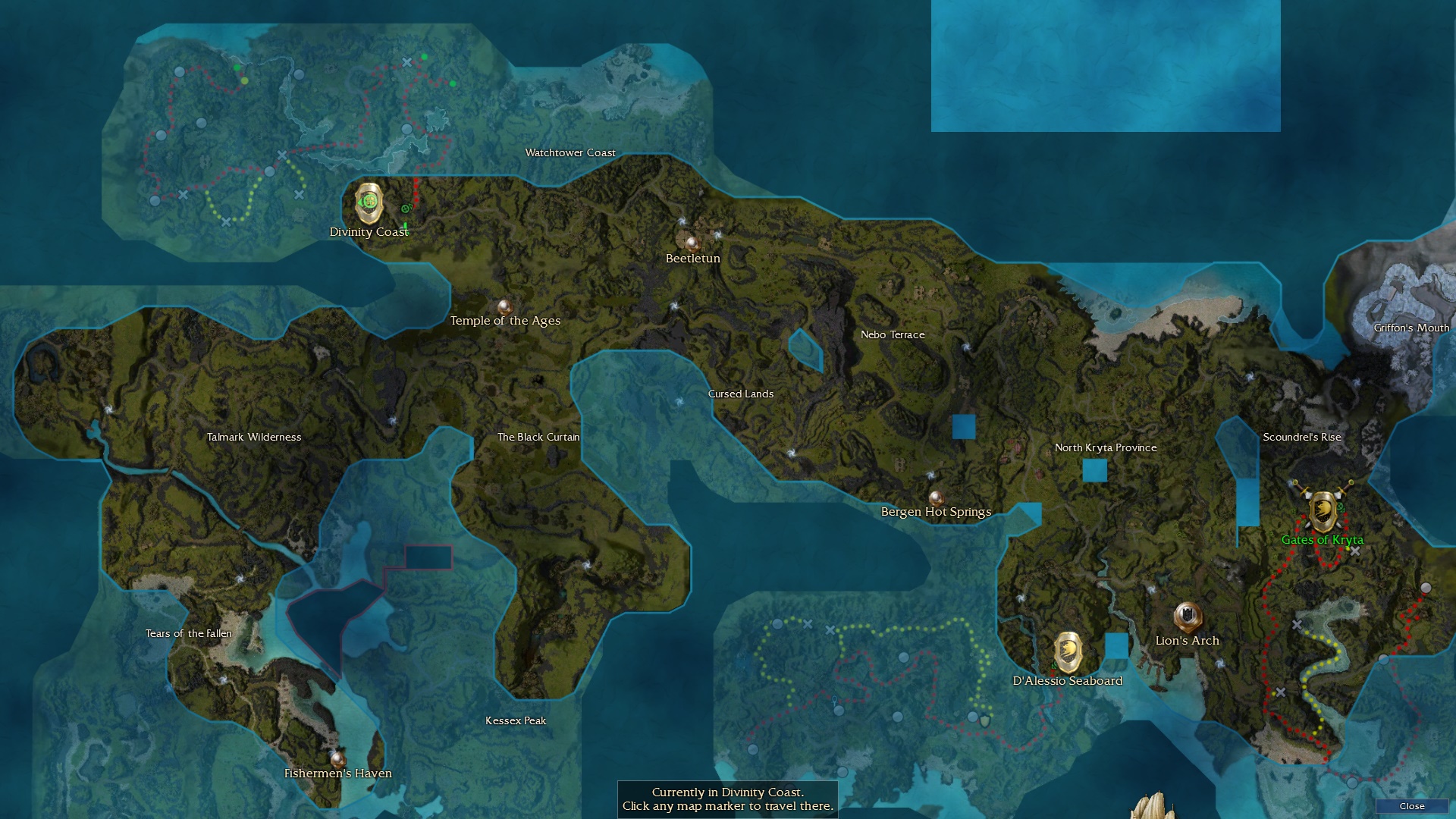Close the world map
Screen dimensions: 1456x819
[1411, 806]
